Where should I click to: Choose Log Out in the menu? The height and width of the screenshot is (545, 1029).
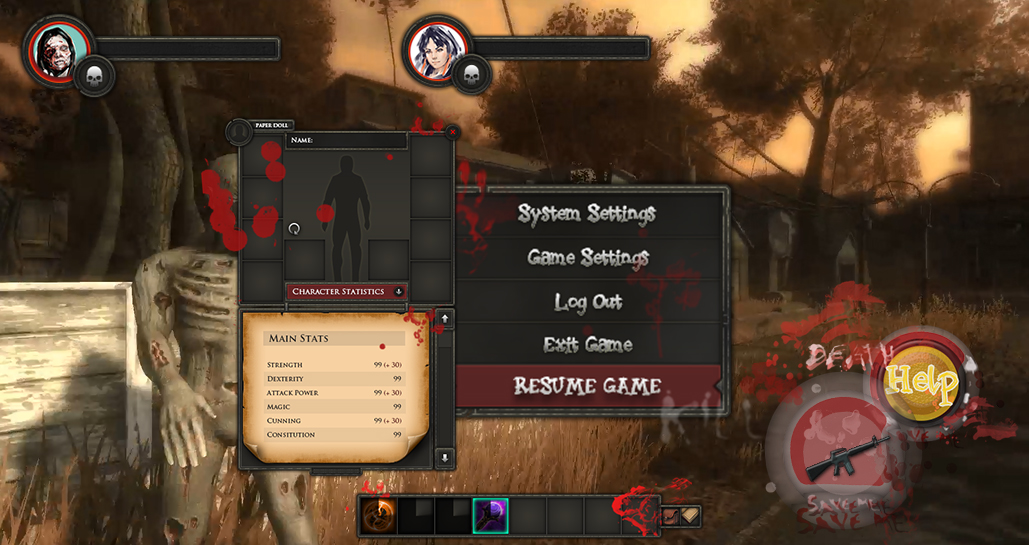pos(588,302)
